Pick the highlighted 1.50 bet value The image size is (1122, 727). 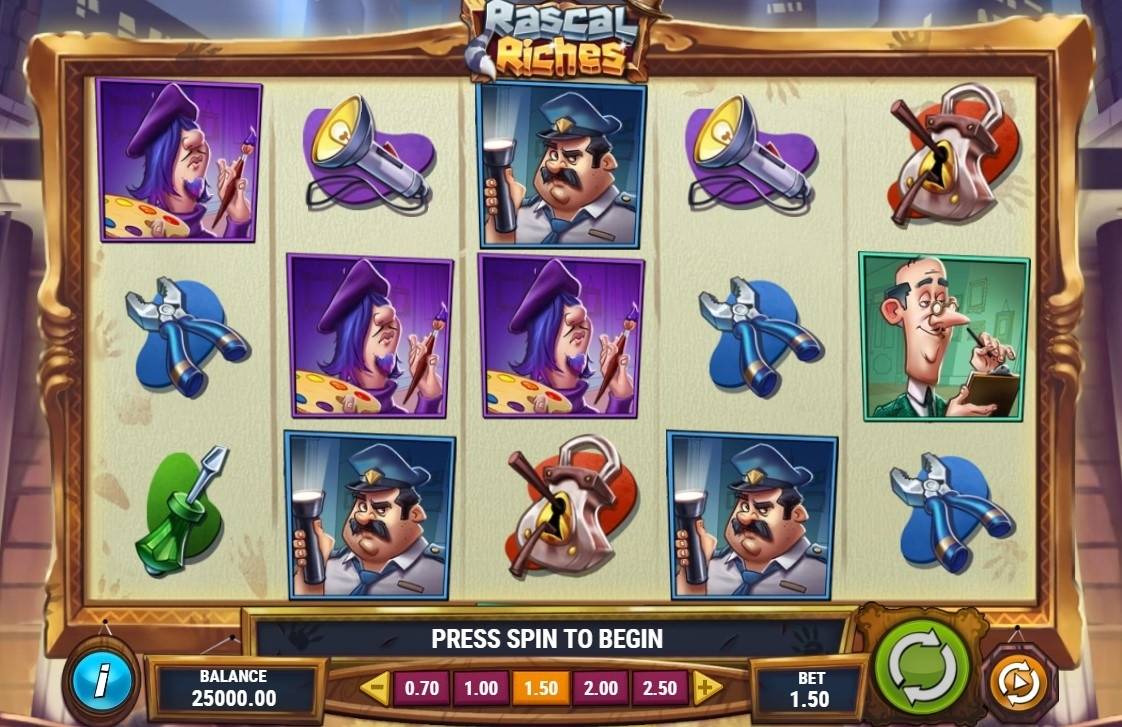click(541, 688)
